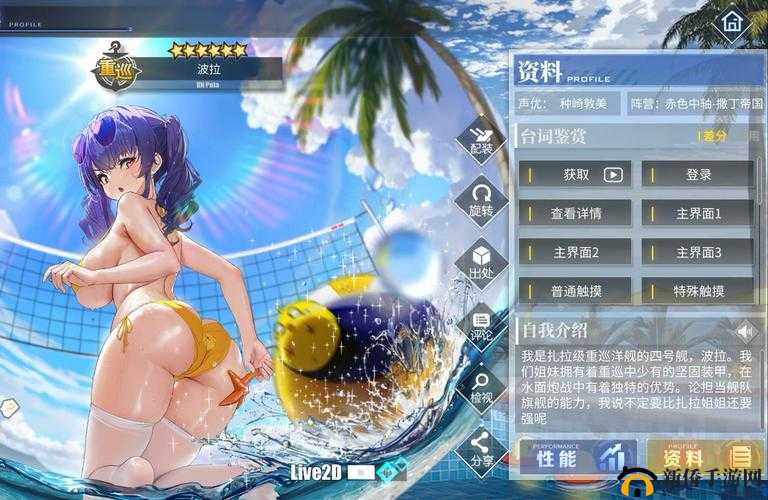768x500 pixels.
Task: Play the 主界面1 voice line
Action: [698, 213]
